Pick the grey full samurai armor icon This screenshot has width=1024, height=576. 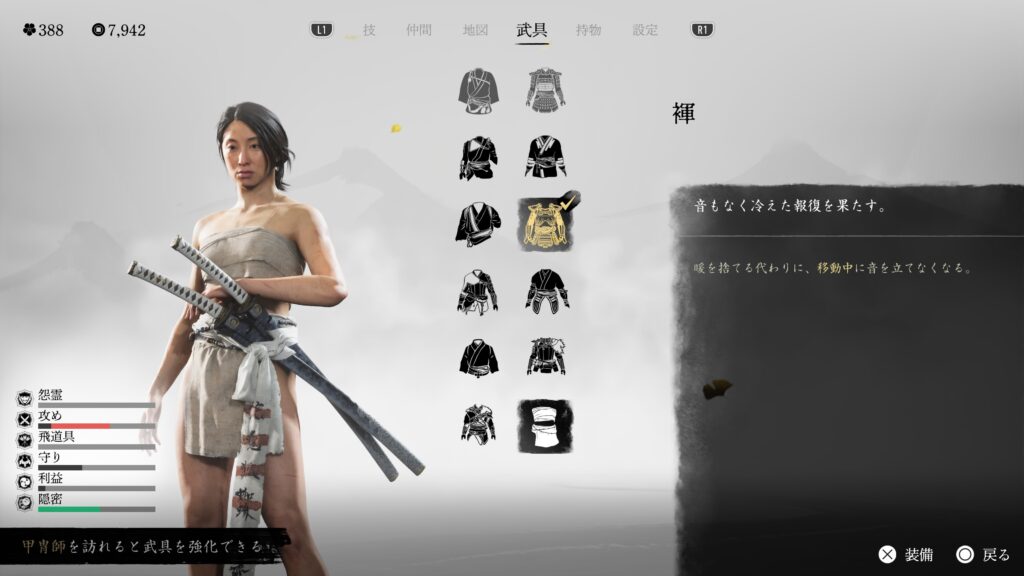[x=546, y=90]
